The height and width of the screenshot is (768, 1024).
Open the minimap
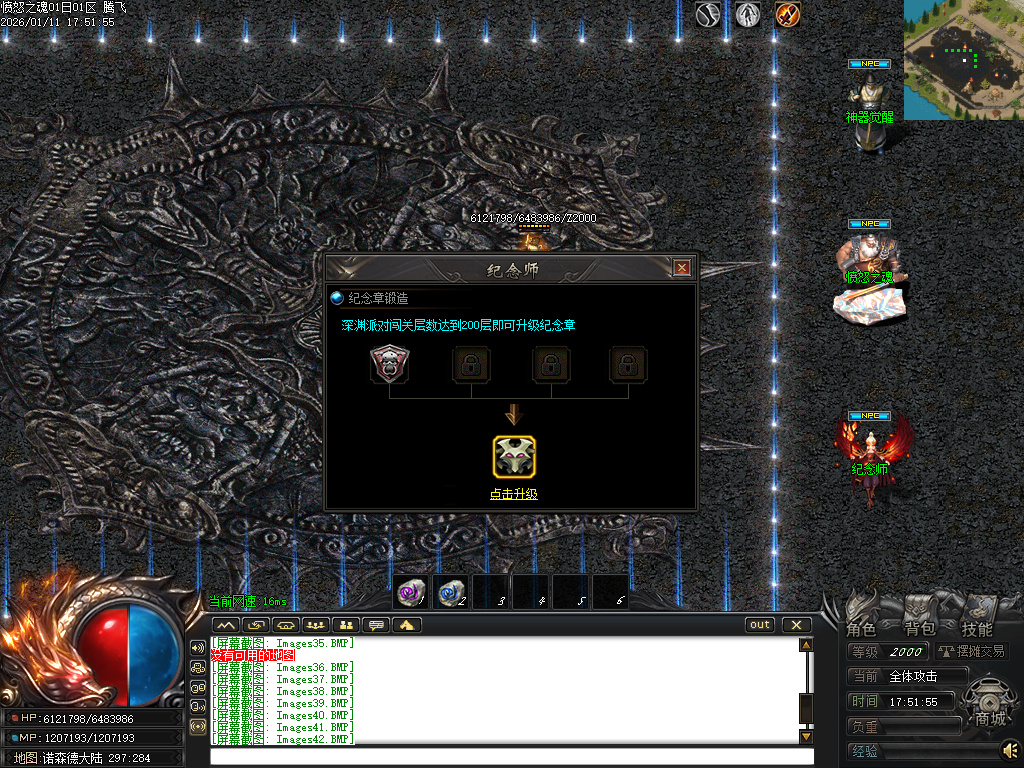pos(963,58)
